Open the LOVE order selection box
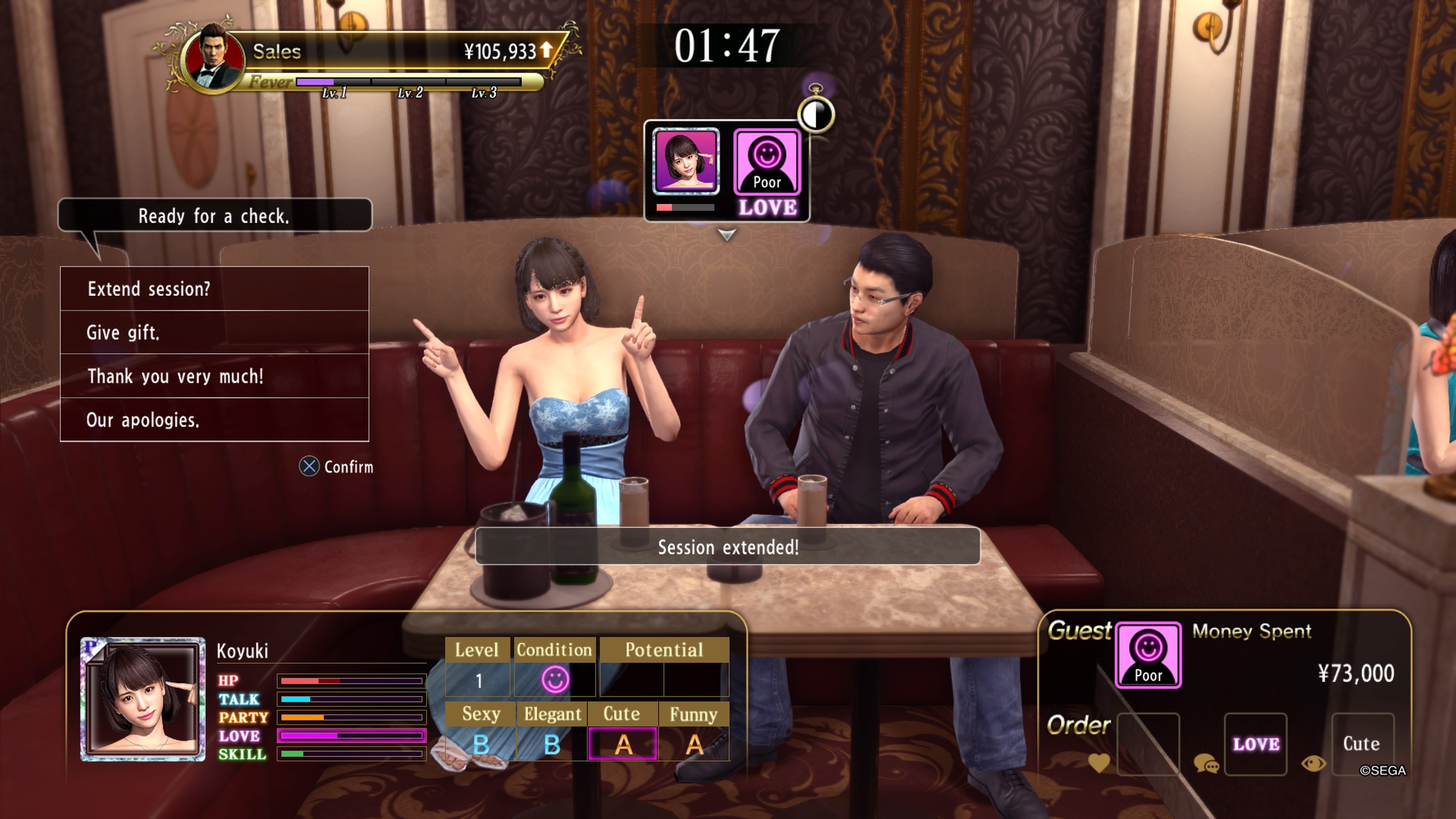Image resolution: width=1456 pixels, height=819 pixels. tap(1256, 745)
